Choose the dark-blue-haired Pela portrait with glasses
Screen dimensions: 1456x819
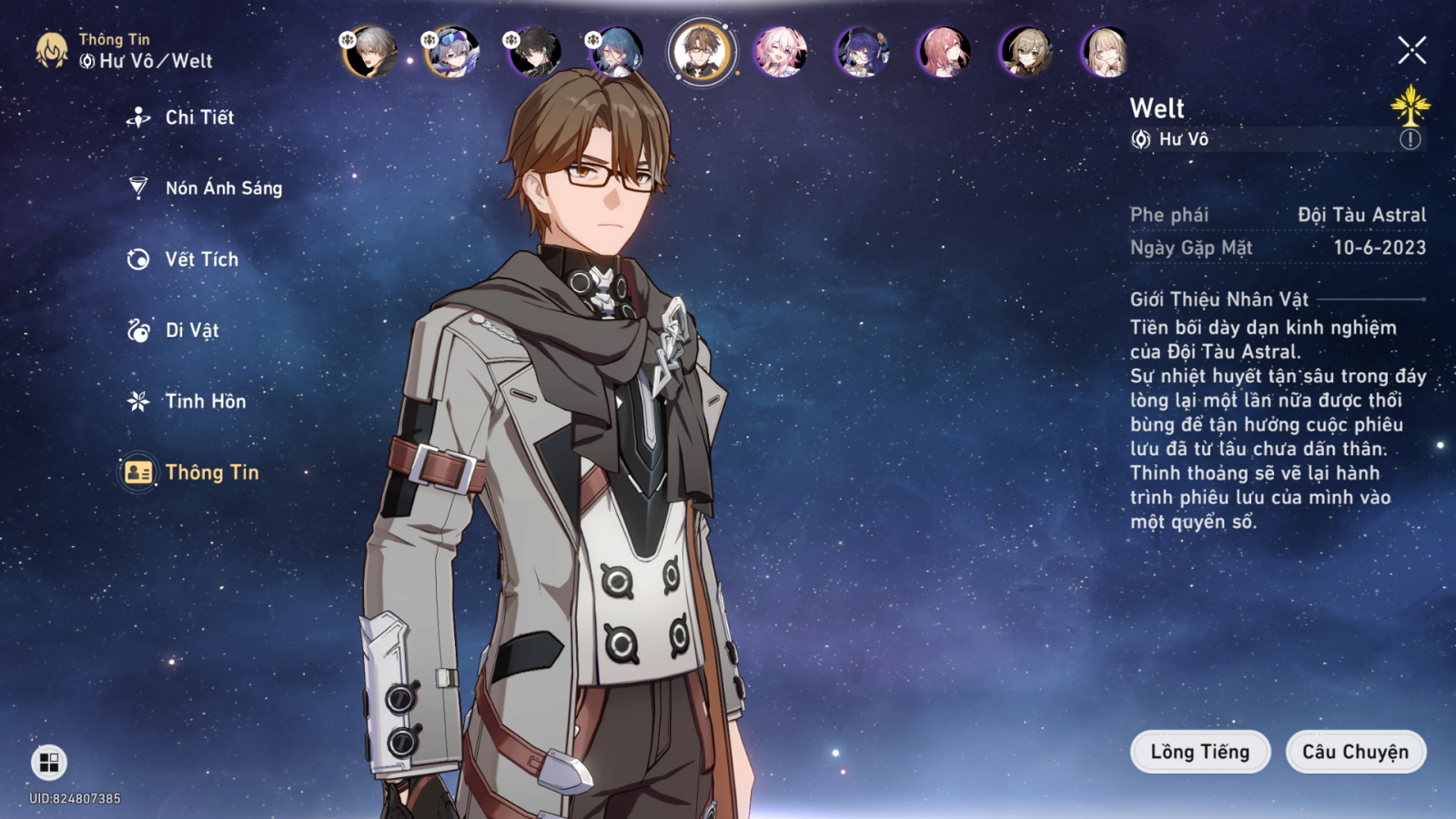pos(862,52)
